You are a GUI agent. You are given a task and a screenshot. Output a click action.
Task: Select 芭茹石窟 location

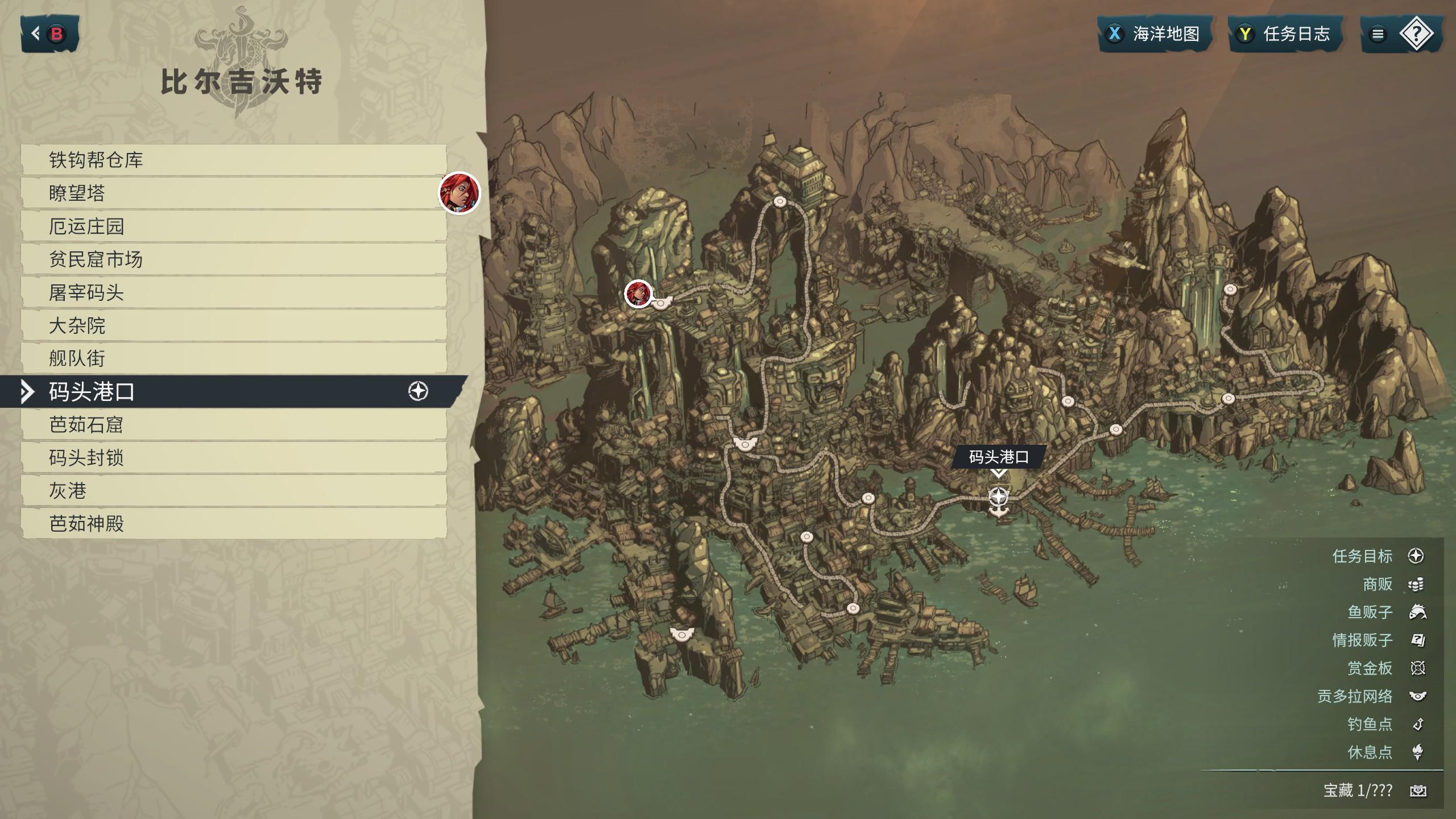coord(233,424)
